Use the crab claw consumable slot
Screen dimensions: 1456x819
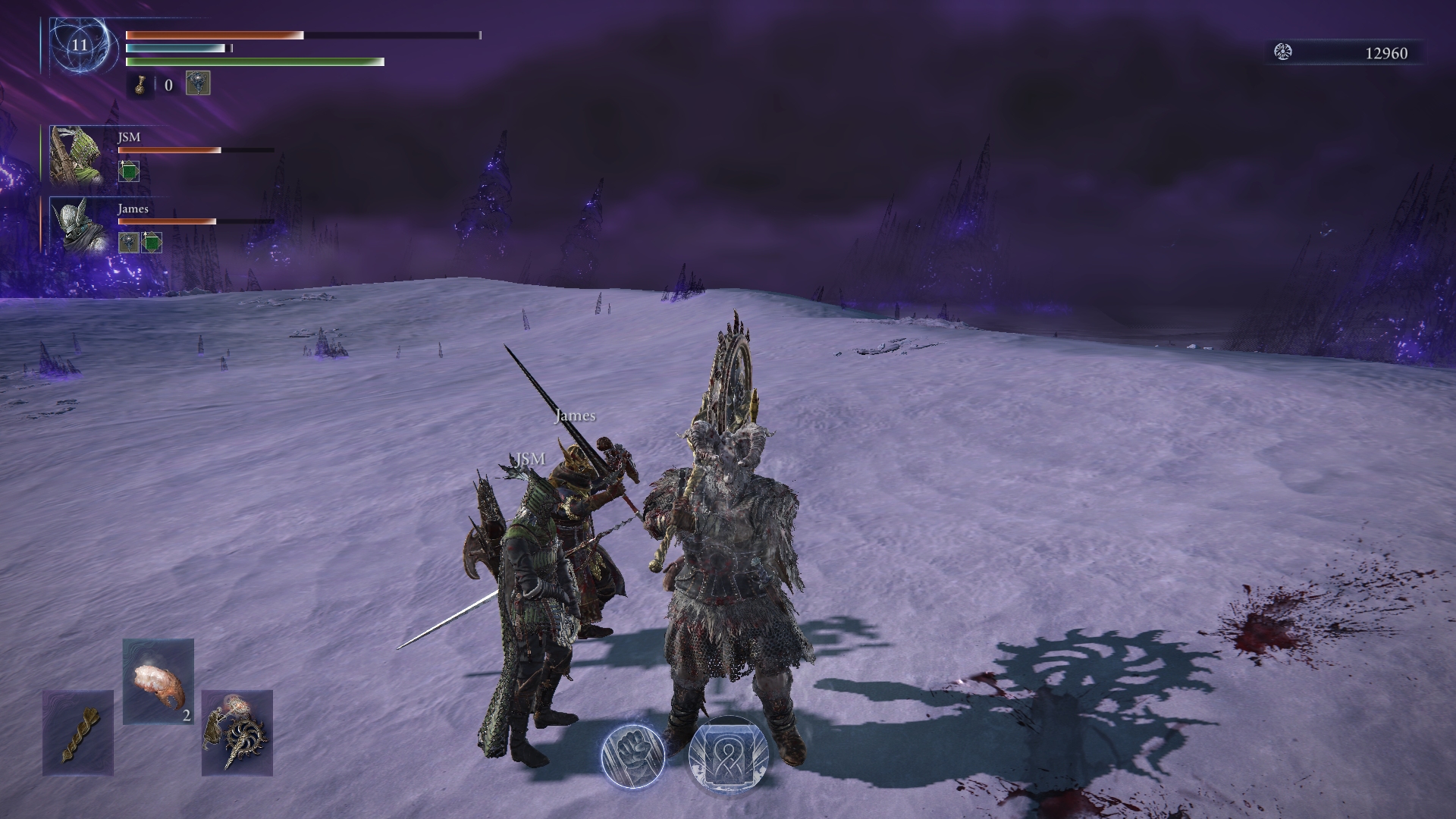158,681
